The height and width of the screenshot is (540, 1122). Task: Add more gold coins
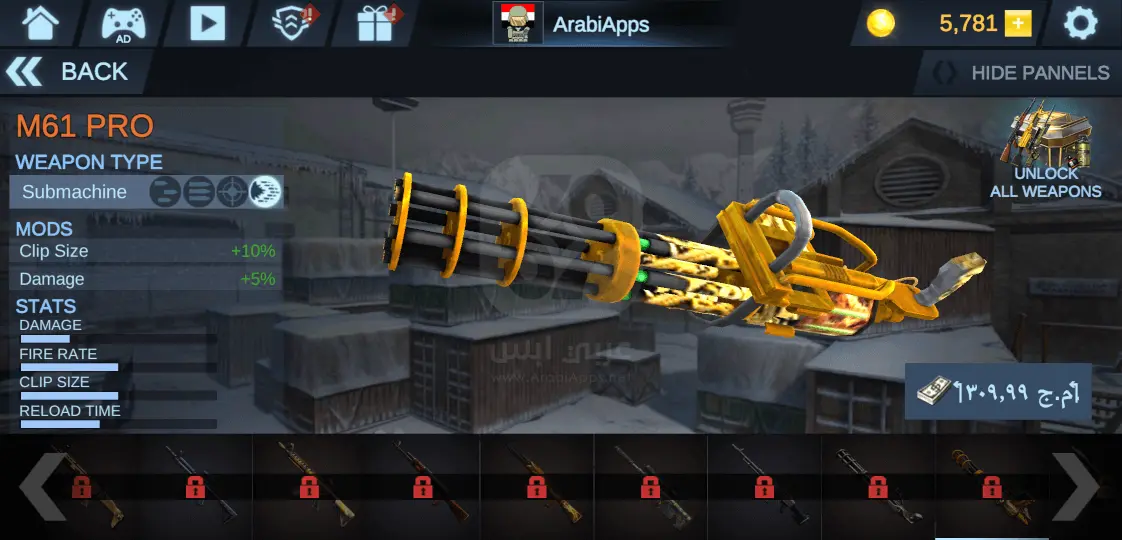pos(1018,24)
